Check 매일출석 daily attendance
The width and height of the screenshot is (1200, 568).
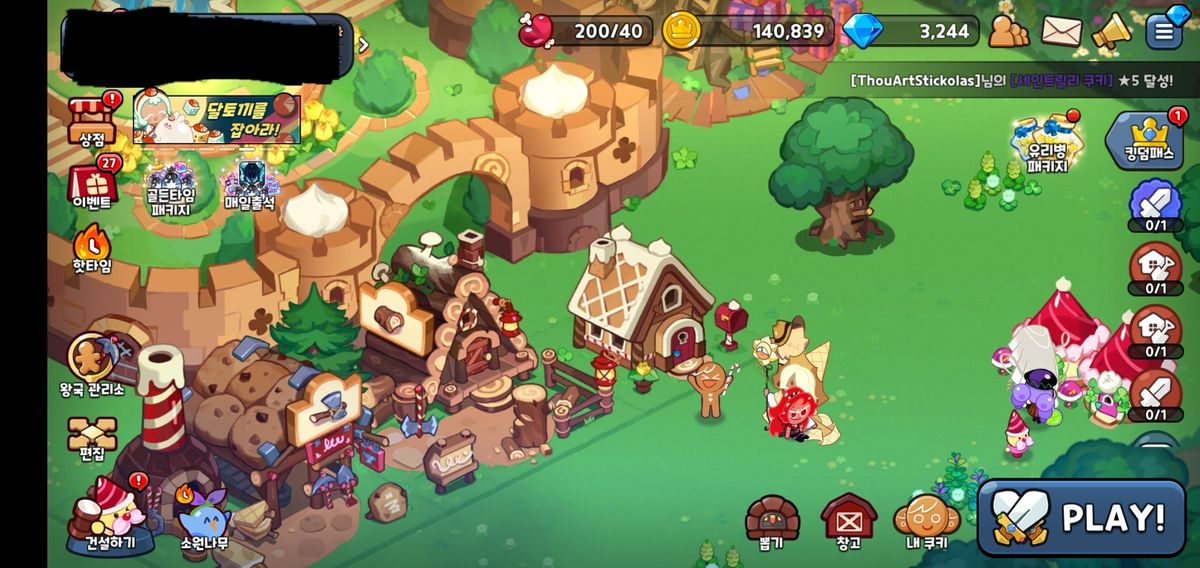[250, 186]
